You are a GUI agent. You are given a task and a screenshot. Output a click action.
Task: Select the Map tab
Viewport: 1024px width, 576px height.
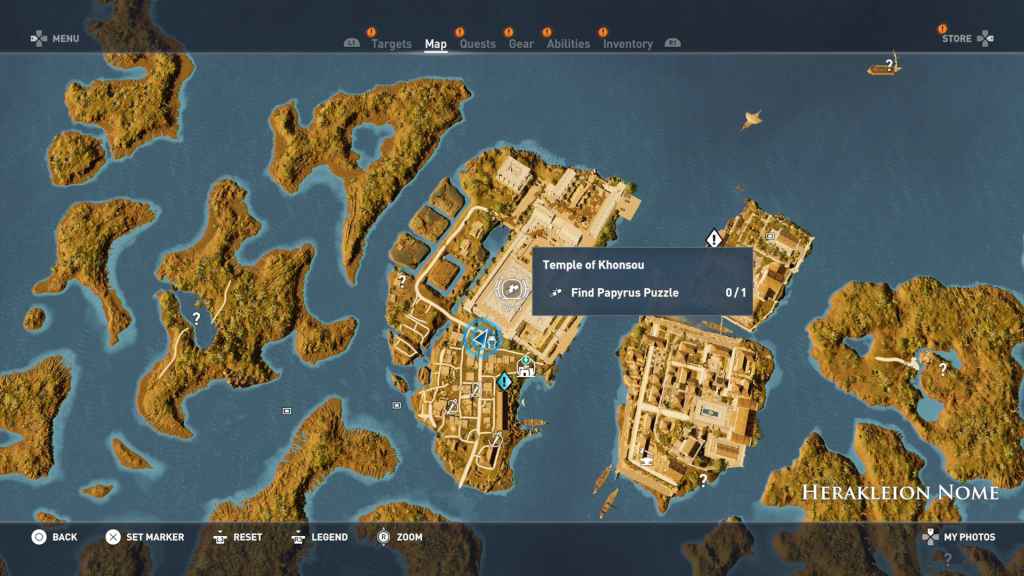436,44
